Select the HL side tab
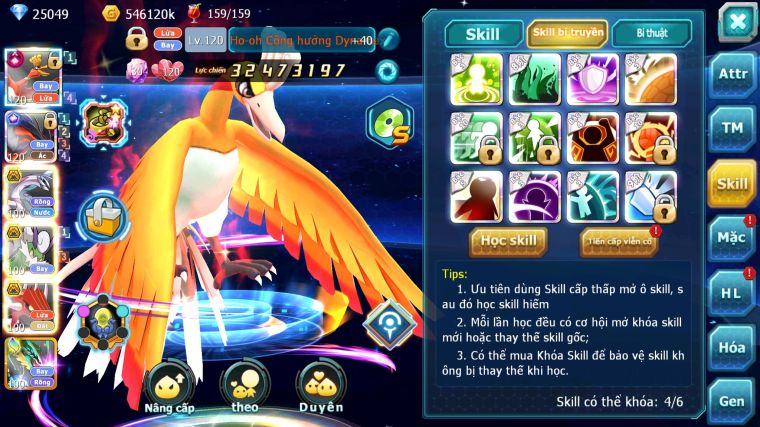The height and width of the screenshot is (427, 760). 732,293
